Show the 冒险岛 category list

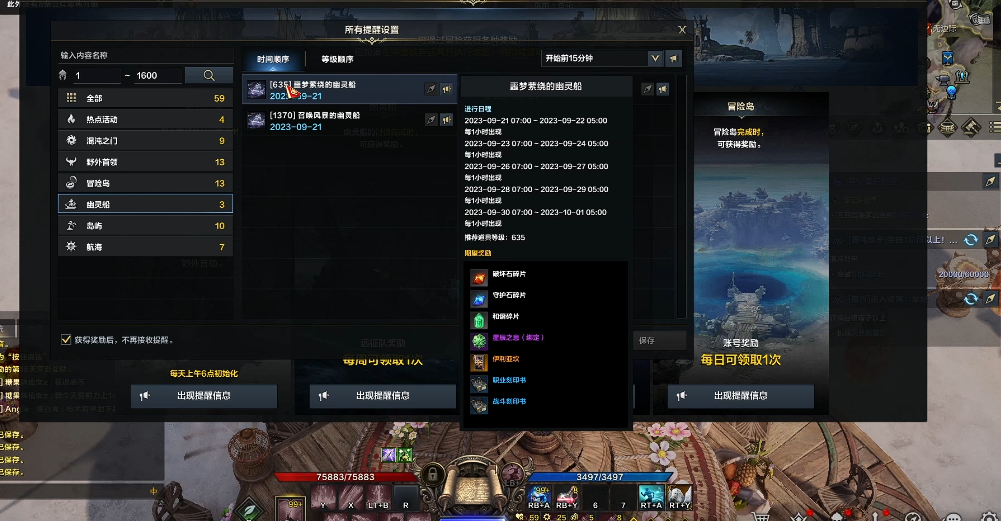tap(145, 183)
